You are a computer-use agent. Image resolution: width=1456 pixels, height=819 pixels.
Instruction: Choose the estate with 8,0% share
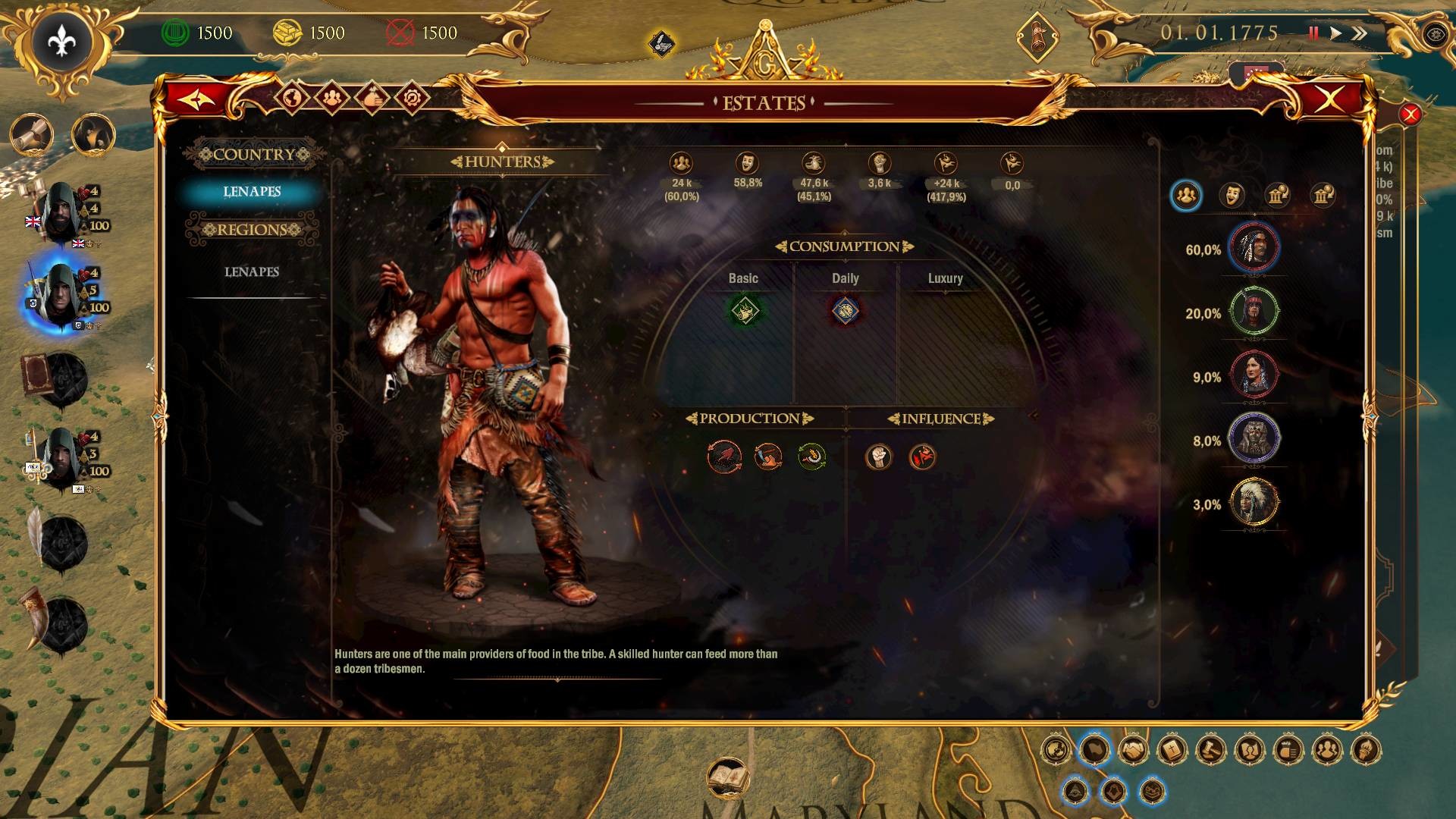pos(1254,438)
